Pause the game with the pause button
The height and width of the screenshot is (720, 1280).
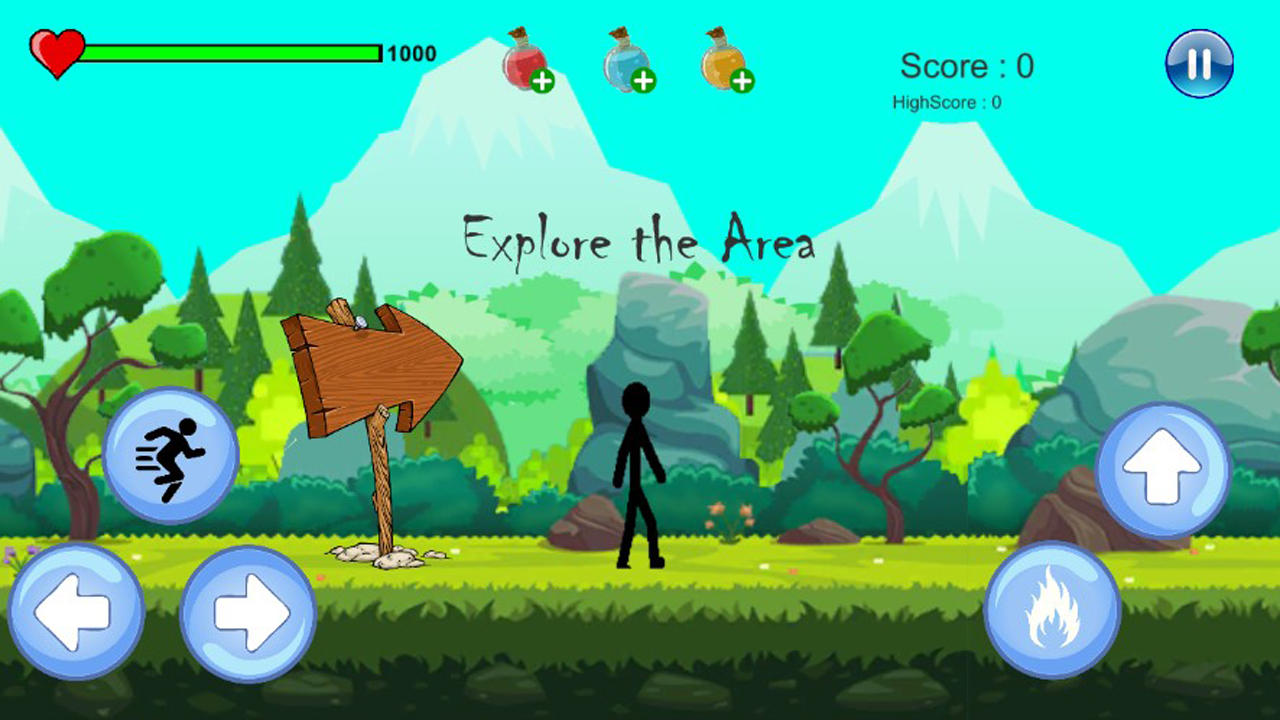click(x=1198, y=65)
